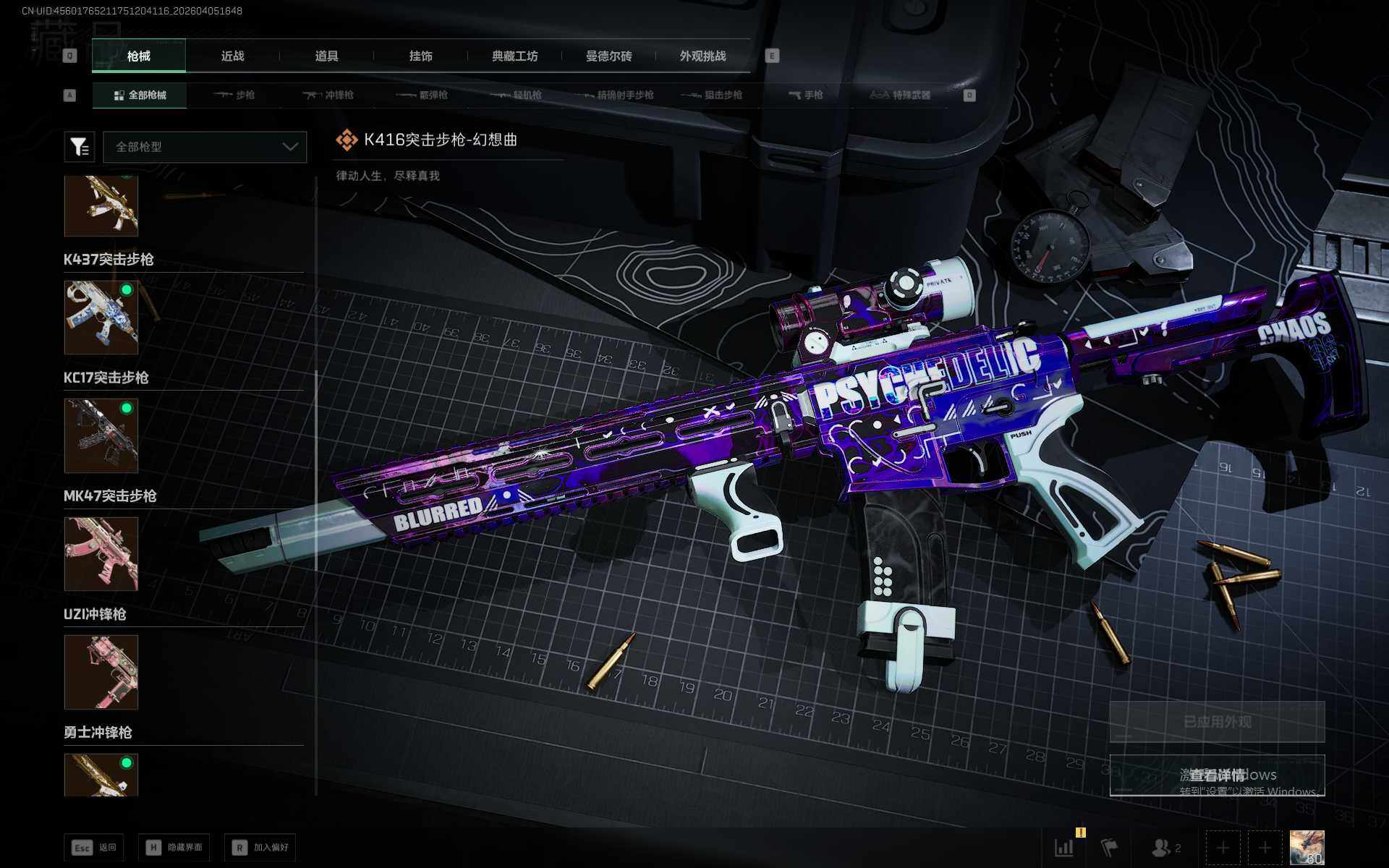Open the filter funnel icon
The height and width of the screenshot is (868, 1389).
(80, 147)
